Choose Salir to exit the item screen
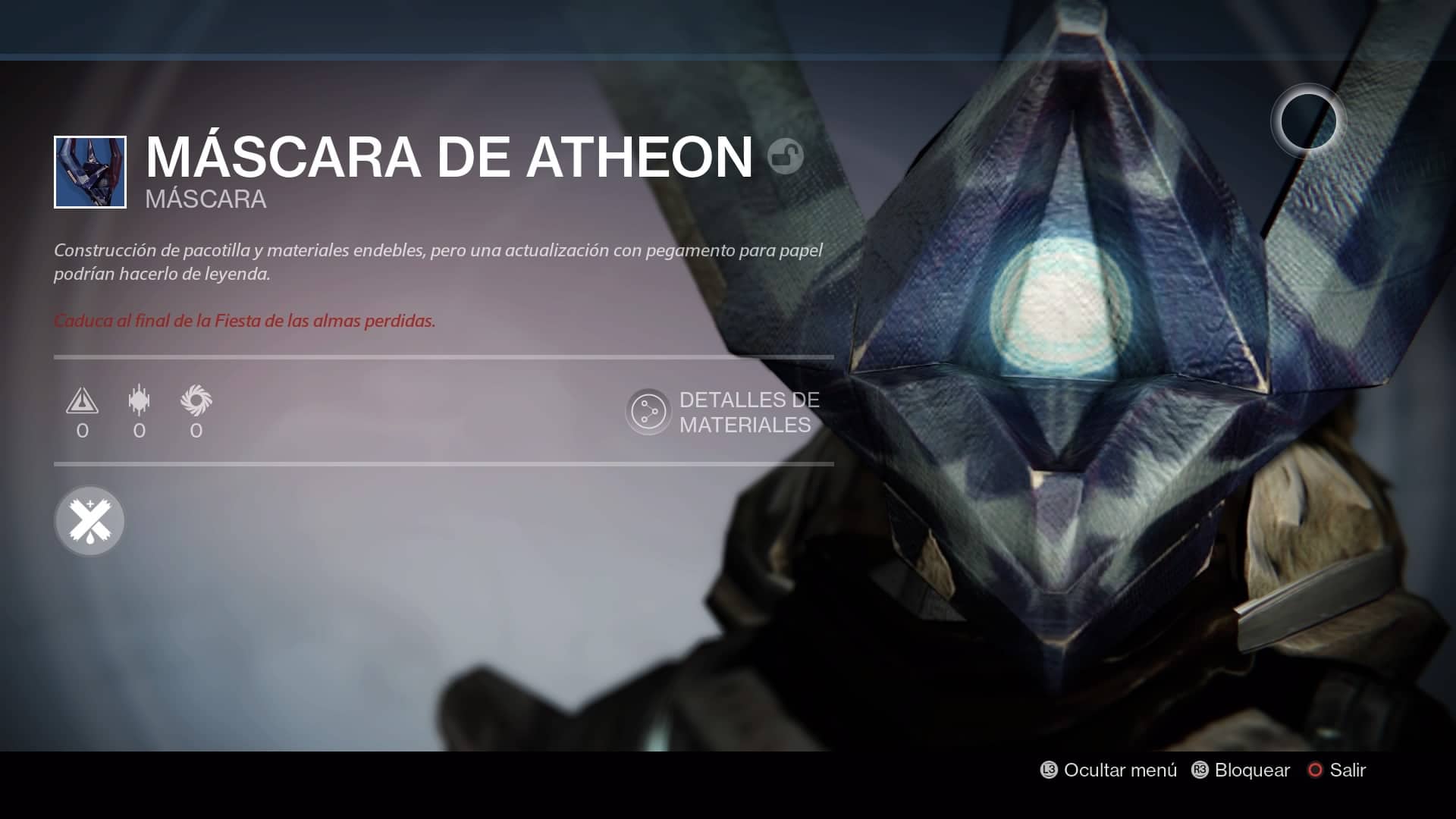Image resolution: width=1456 pixels, height=819 pixels. coord(1337,770)
